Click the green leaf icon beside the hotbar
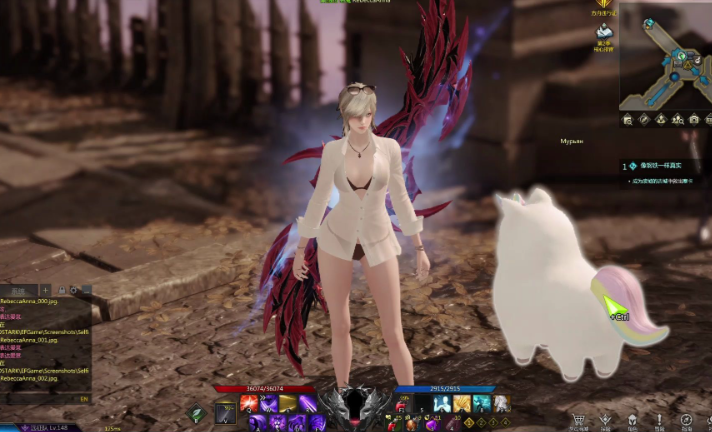 coord(198,412)
